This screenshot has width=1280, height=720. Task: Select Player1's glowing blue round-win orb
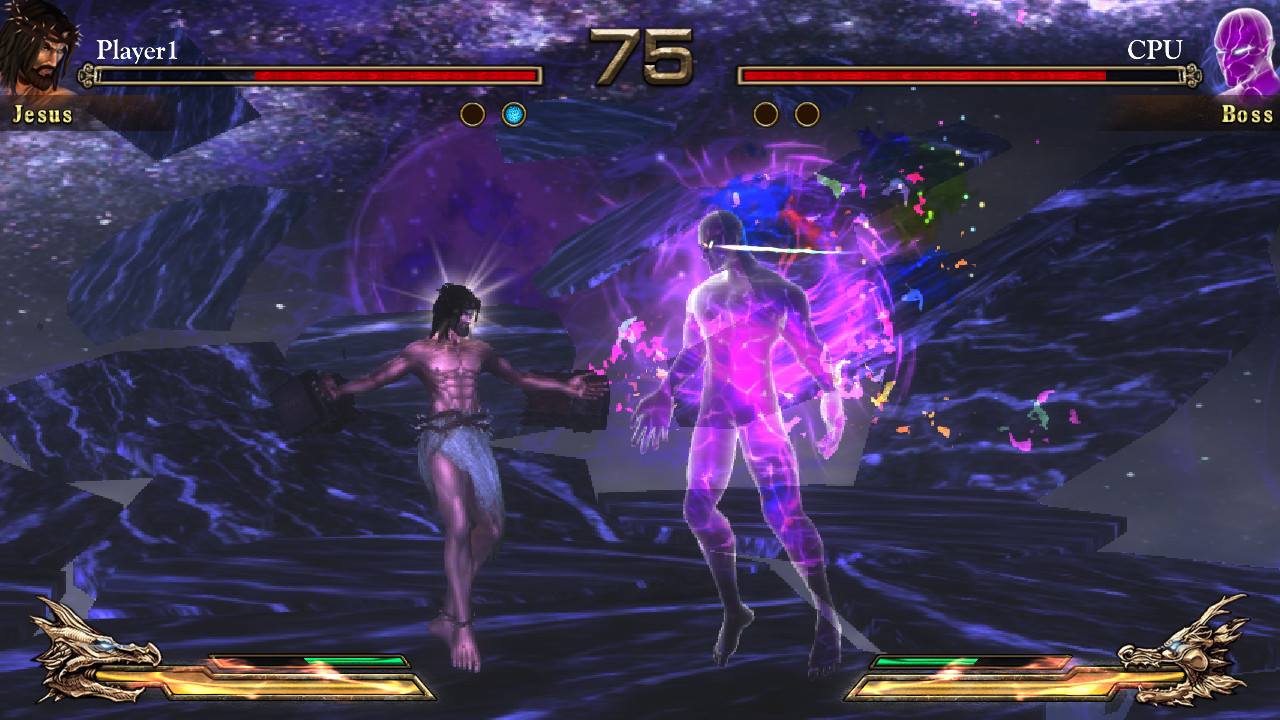tap(513, 115)
